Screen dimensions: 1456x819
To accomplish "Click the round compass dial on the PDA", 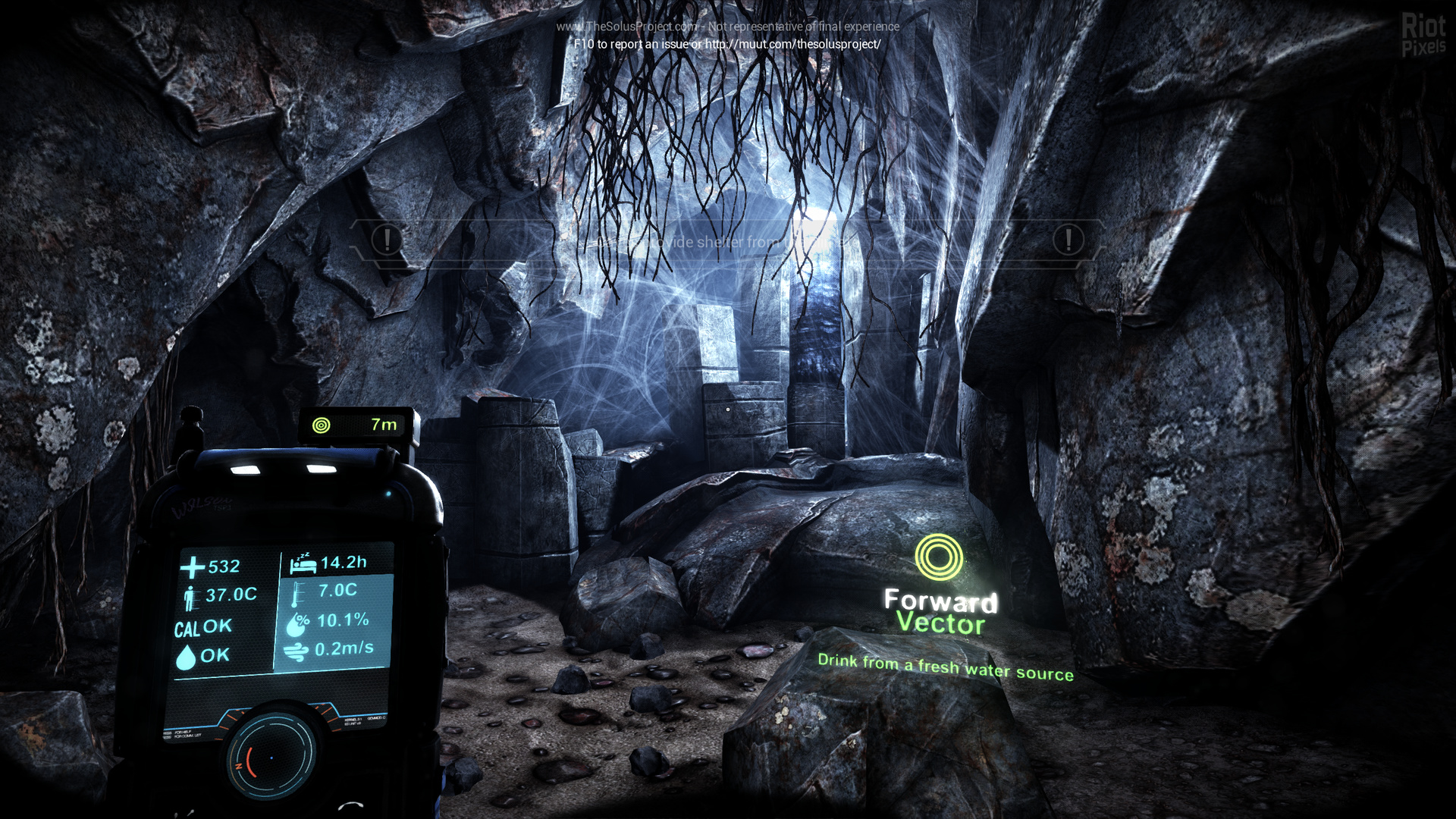I will (x=271, y=755).
